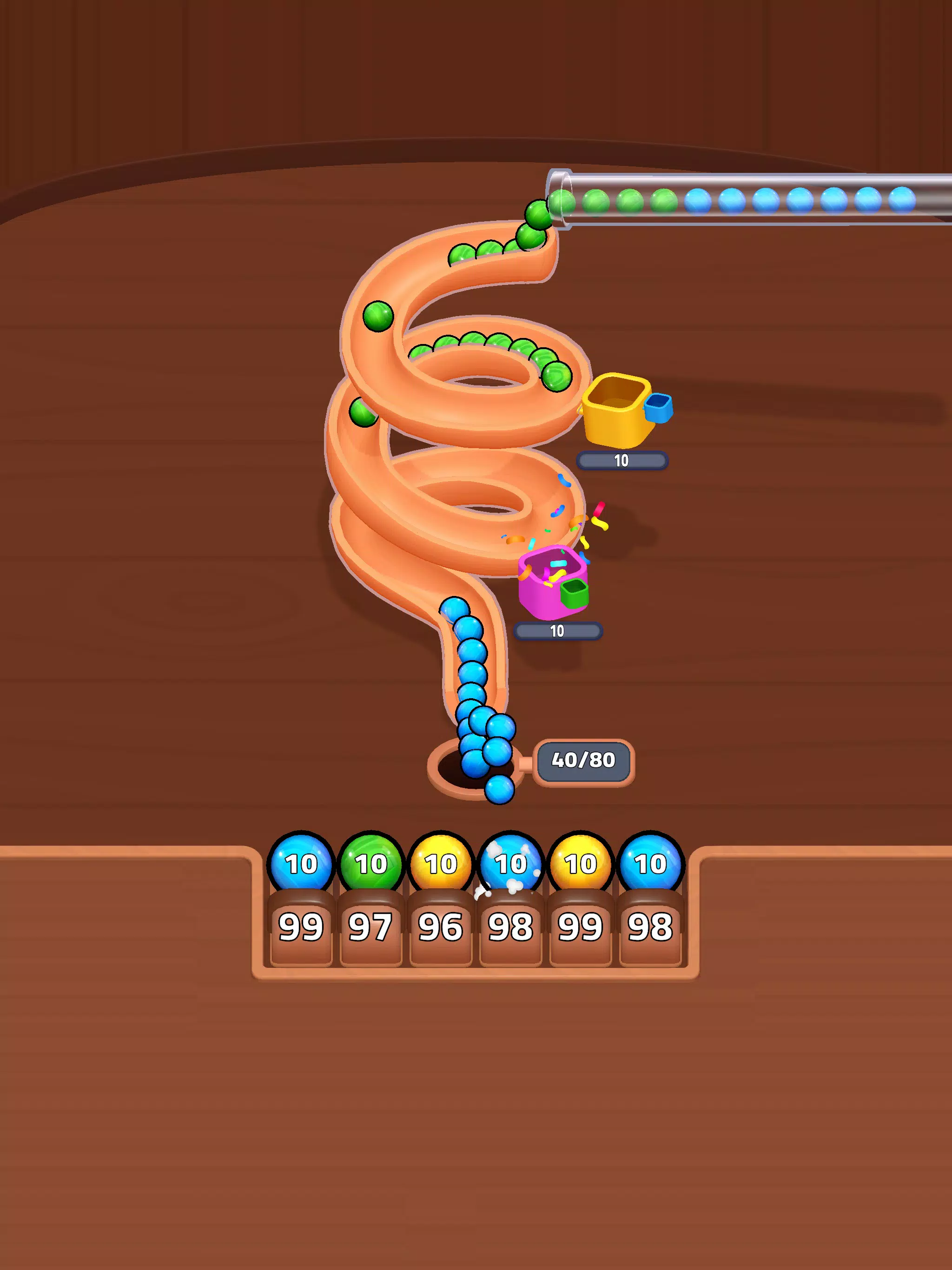This screenshot has height=1270, width=952.
Task: Tap the 40/80 progress badge
Action: coord(583,761)
